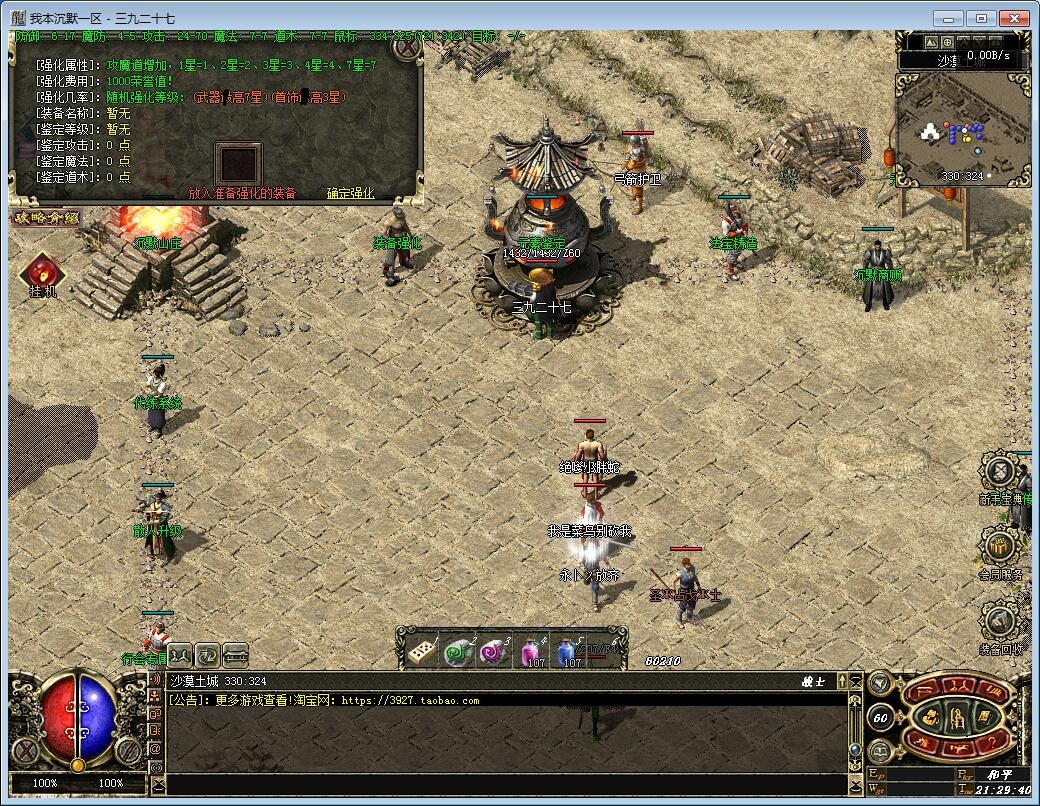Close the game window
Image resolution: width=1040 pixels, height=806 pixels.
click(x=1015, y=18)
